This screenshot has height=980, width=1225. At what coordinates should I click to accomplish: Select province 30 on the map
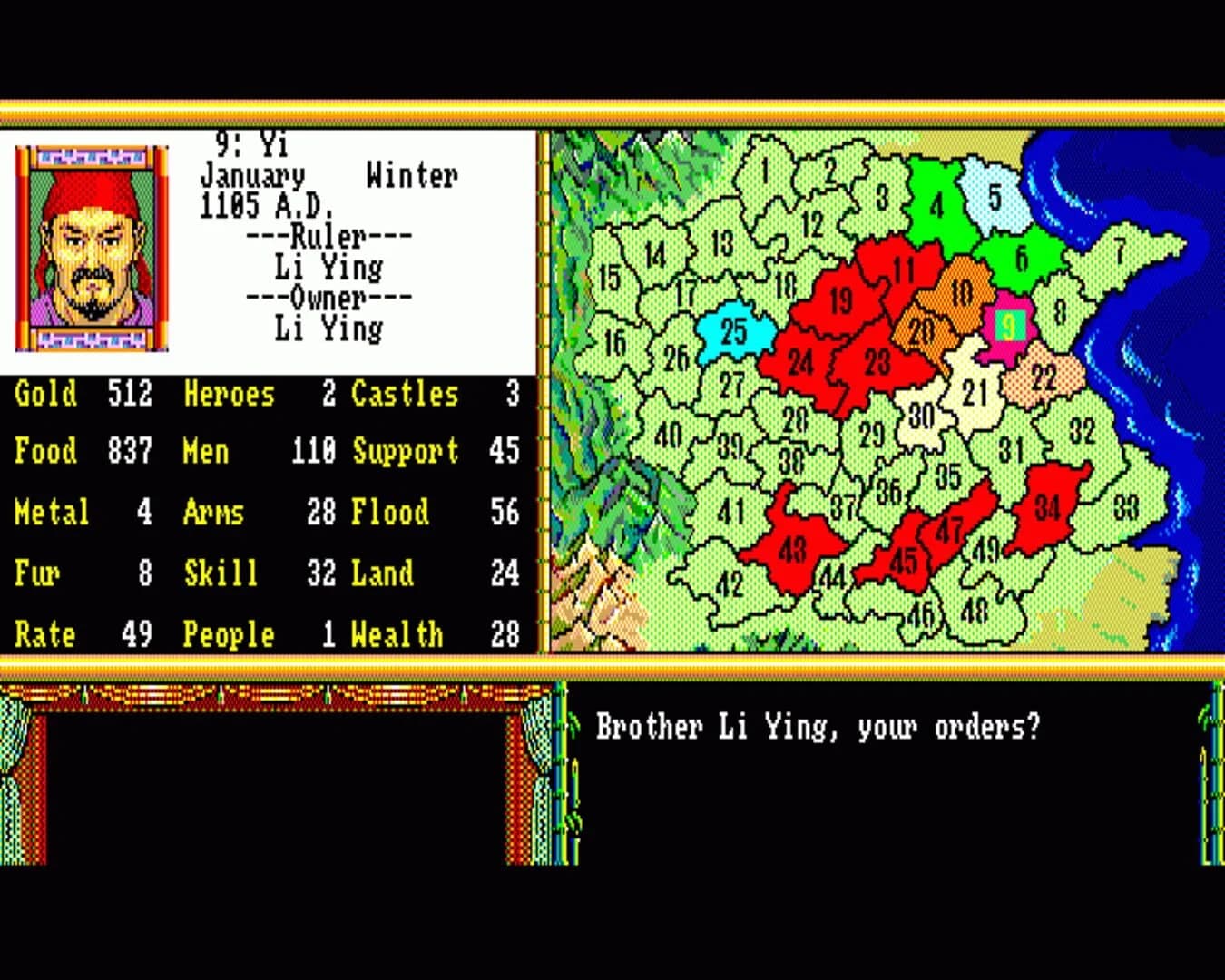[923, 415]
